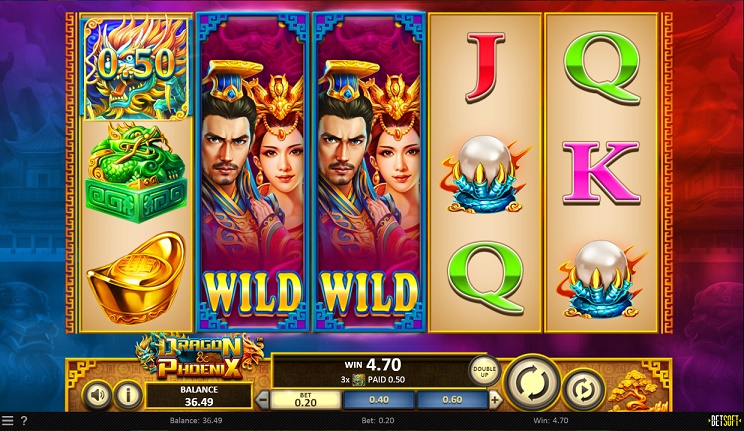Open help via the question mark icon
The image size is (744, 431).
click(24, 420)
